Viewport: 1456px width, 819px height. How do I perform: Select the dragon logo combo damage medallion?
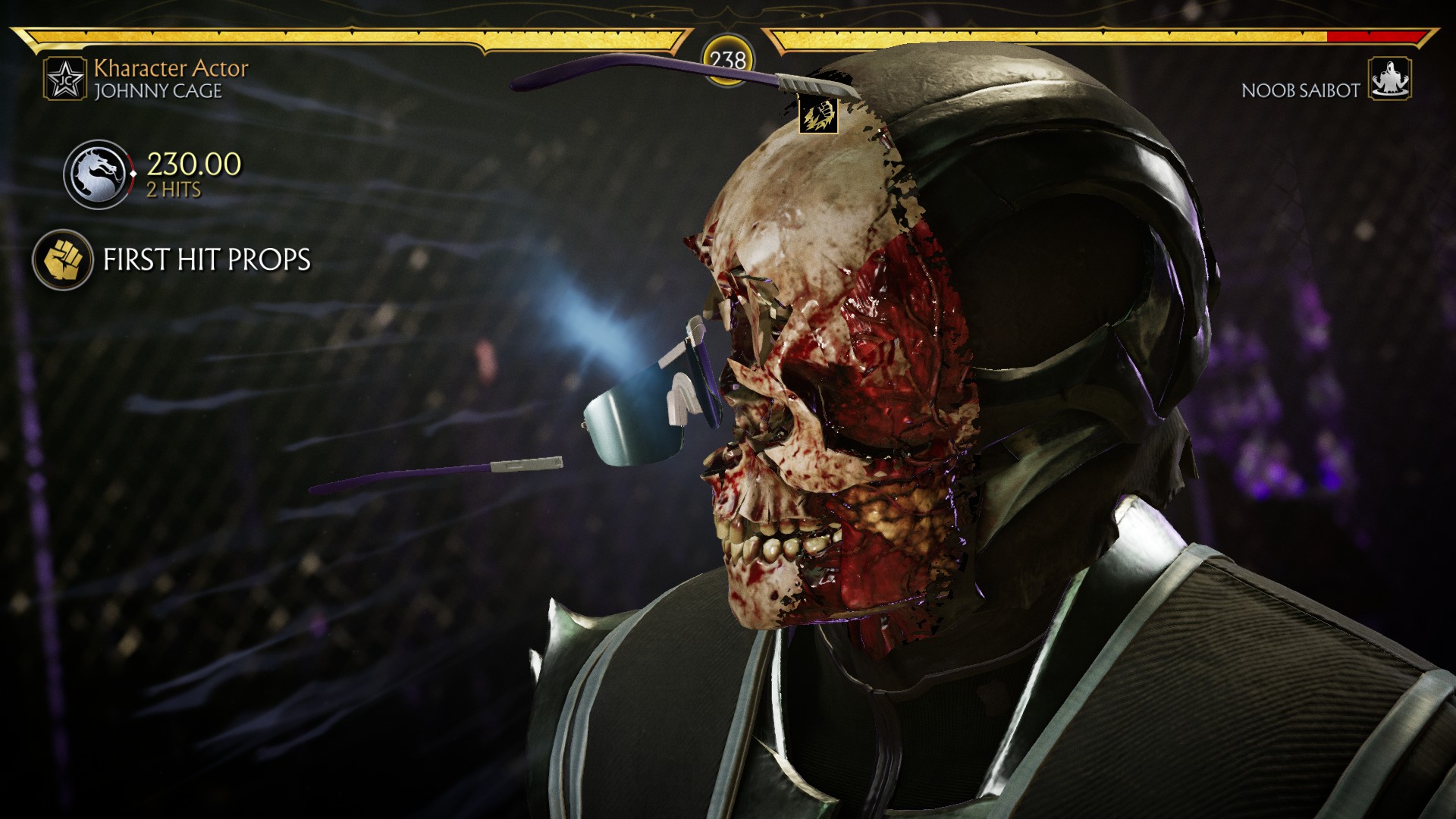click(x=97, y=174)
